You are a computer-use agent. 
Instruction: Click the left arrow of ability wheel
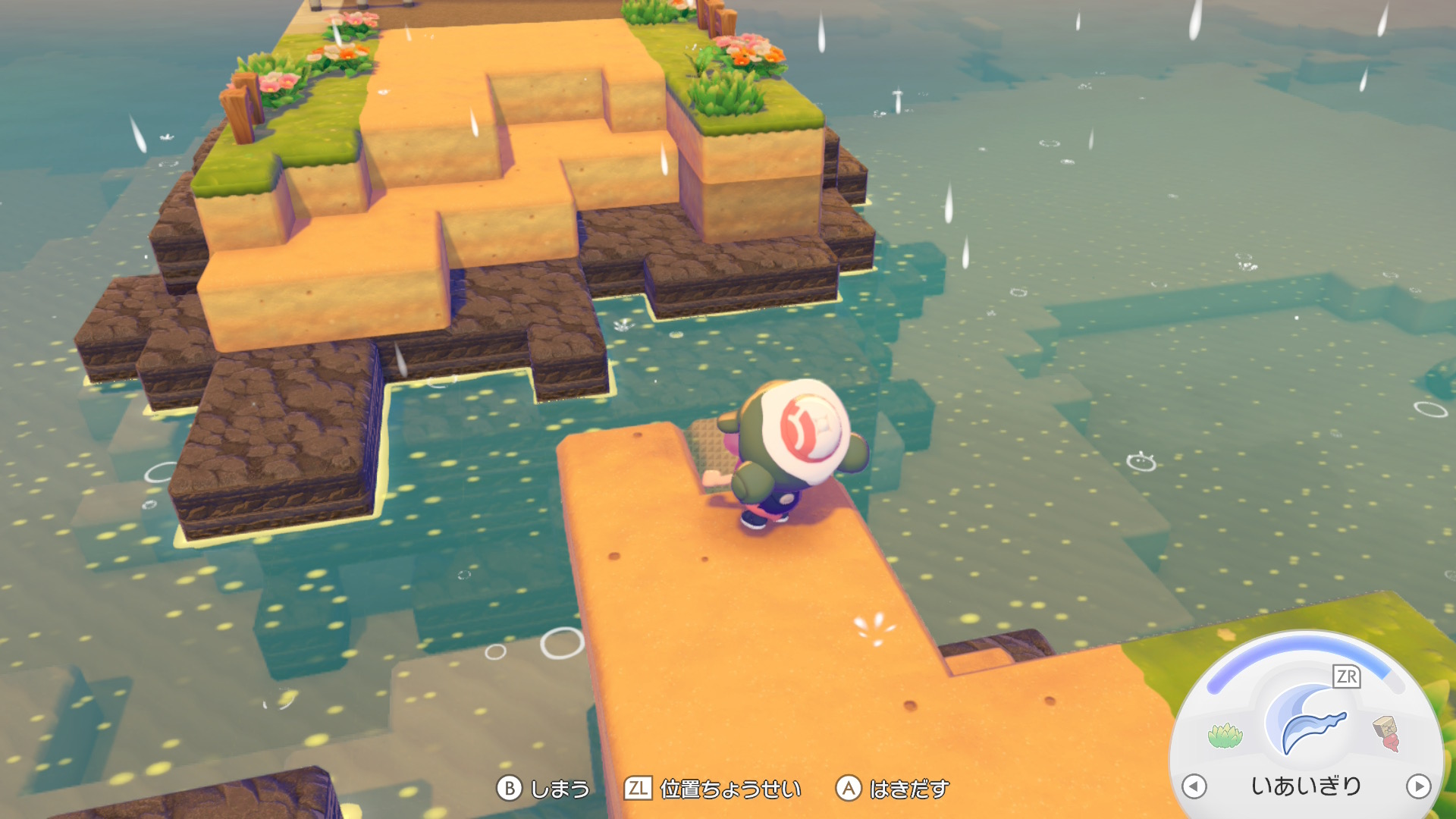pos(1194,786)
